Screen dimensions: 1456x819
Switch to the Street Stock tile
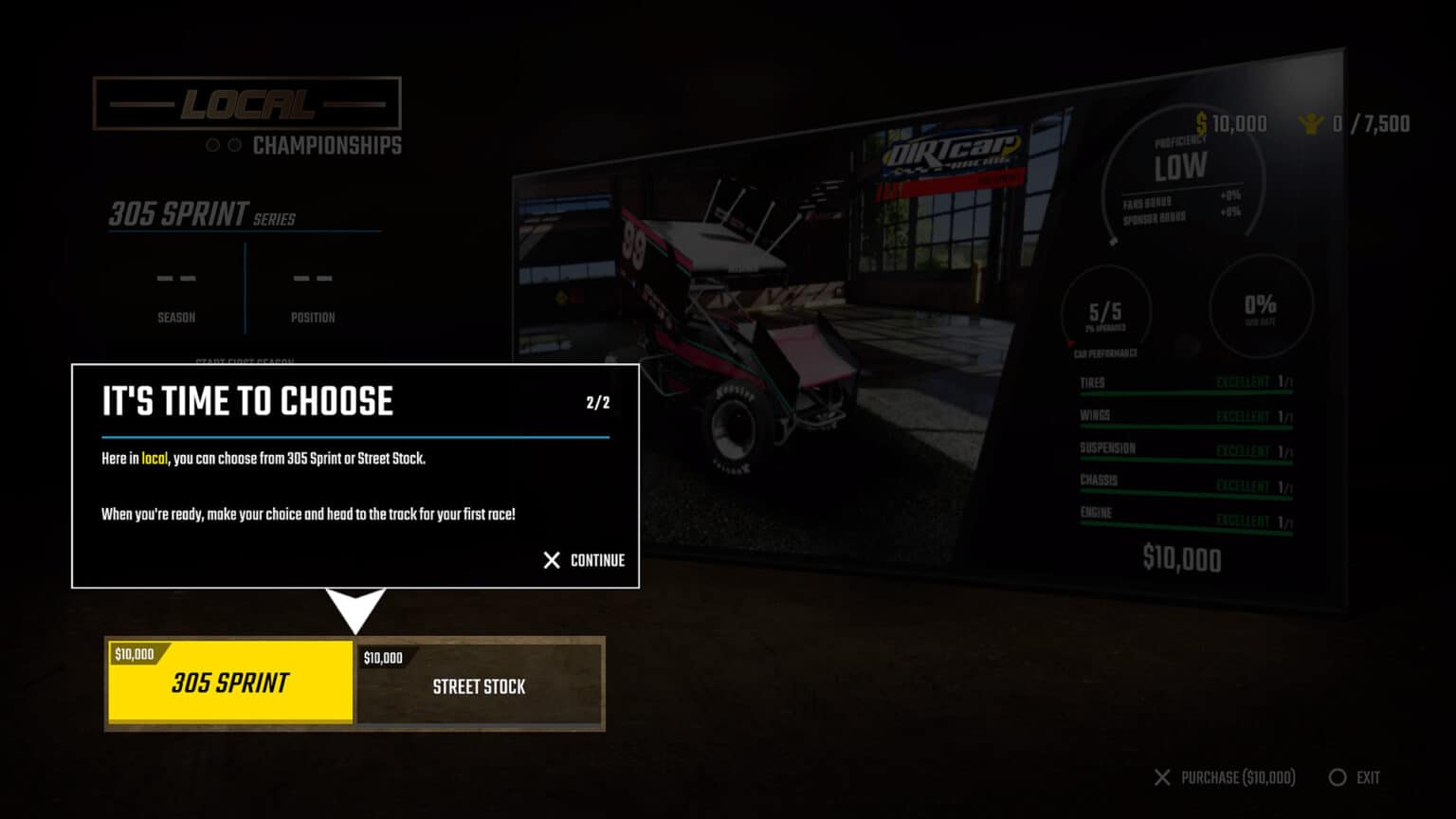click(479, 684)
